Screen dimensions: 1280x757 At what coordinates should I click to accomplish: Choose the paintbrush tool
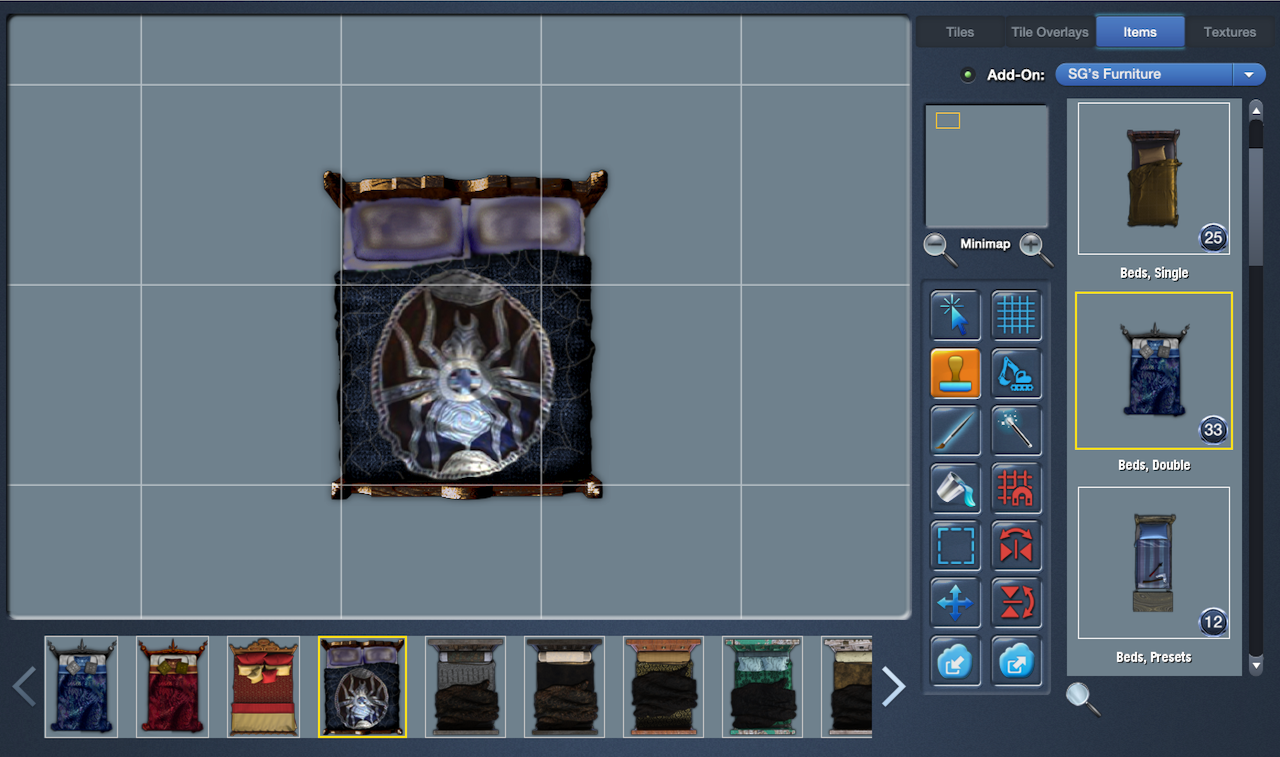(955, 430)
